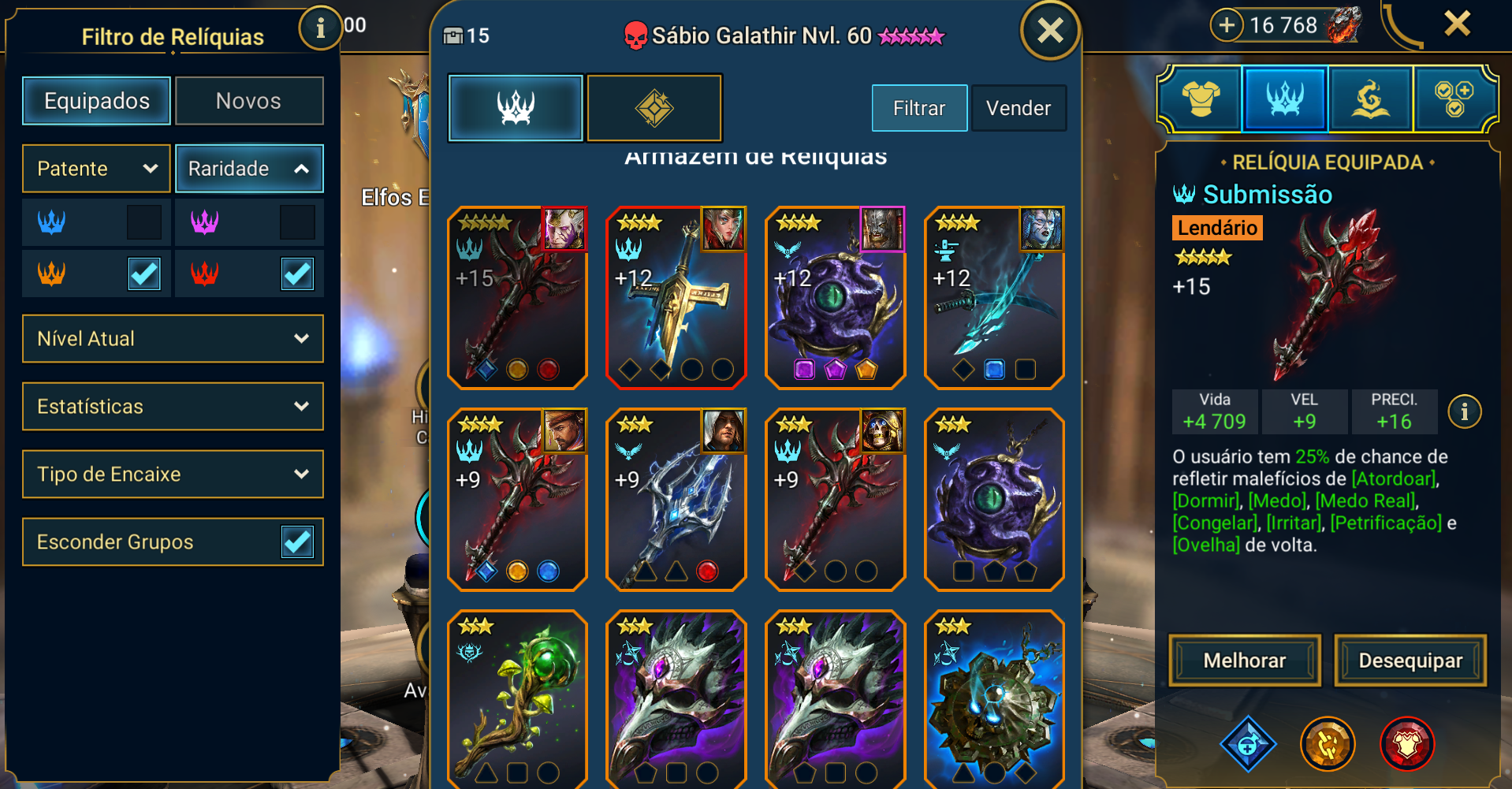
Task: Uncheck the Esconder Grupos checkbox
Action: [x=297, y=542]
